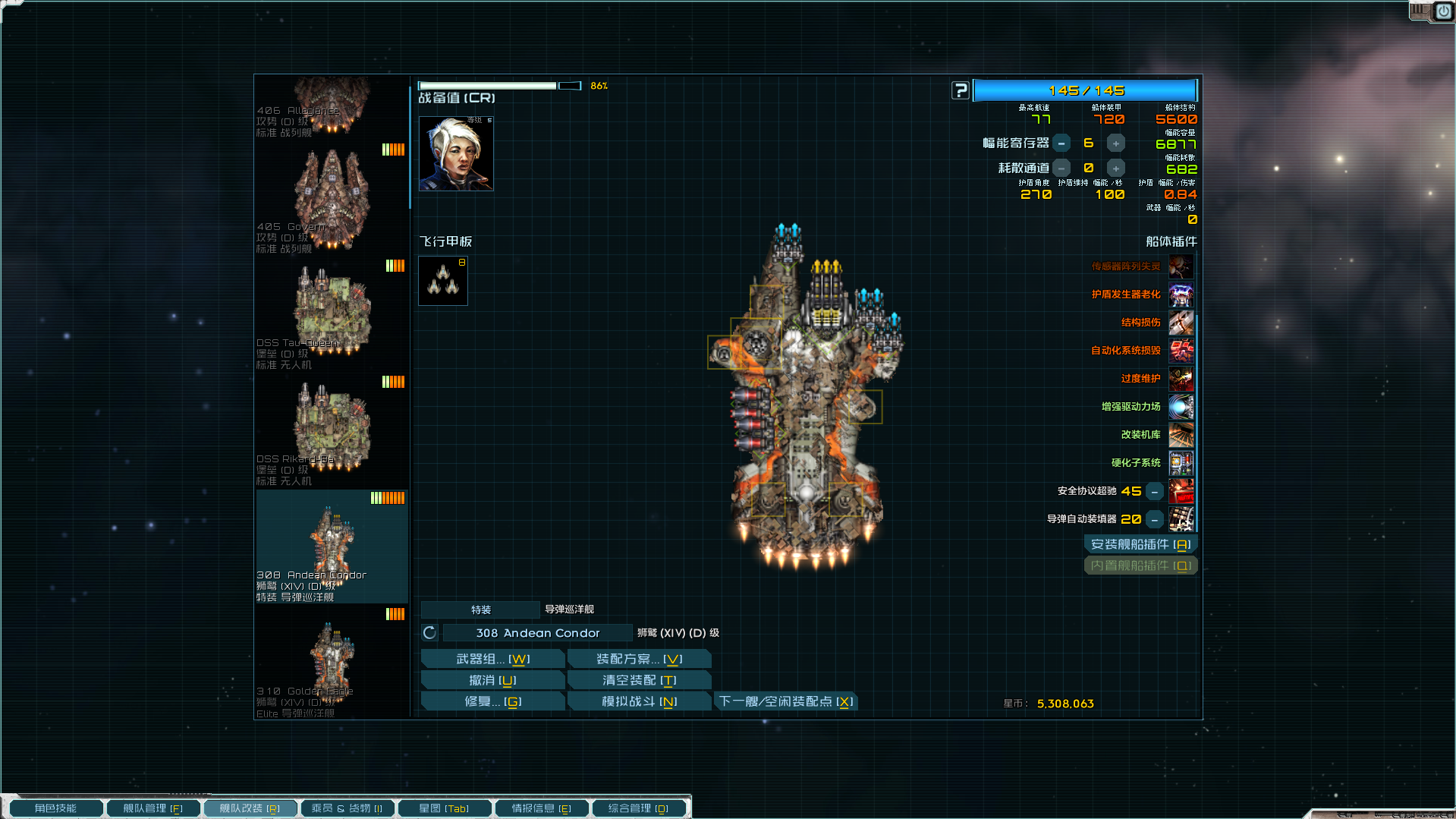Click the officer portrait
1456x819 pixels.
[456, 153]
